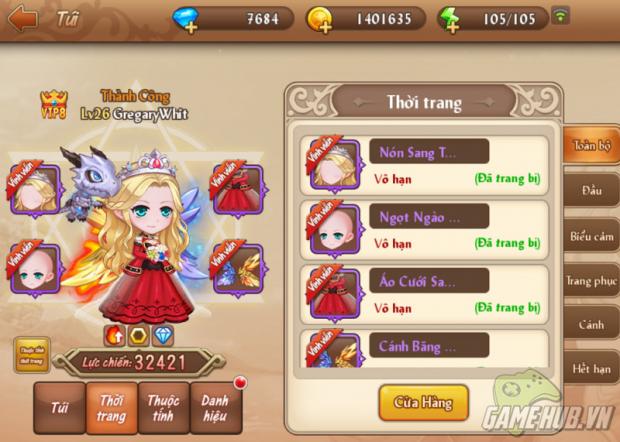Switch to the Thuộc tính attributes tab
This screenshot has height=442, width=620.
click(163, 408)
